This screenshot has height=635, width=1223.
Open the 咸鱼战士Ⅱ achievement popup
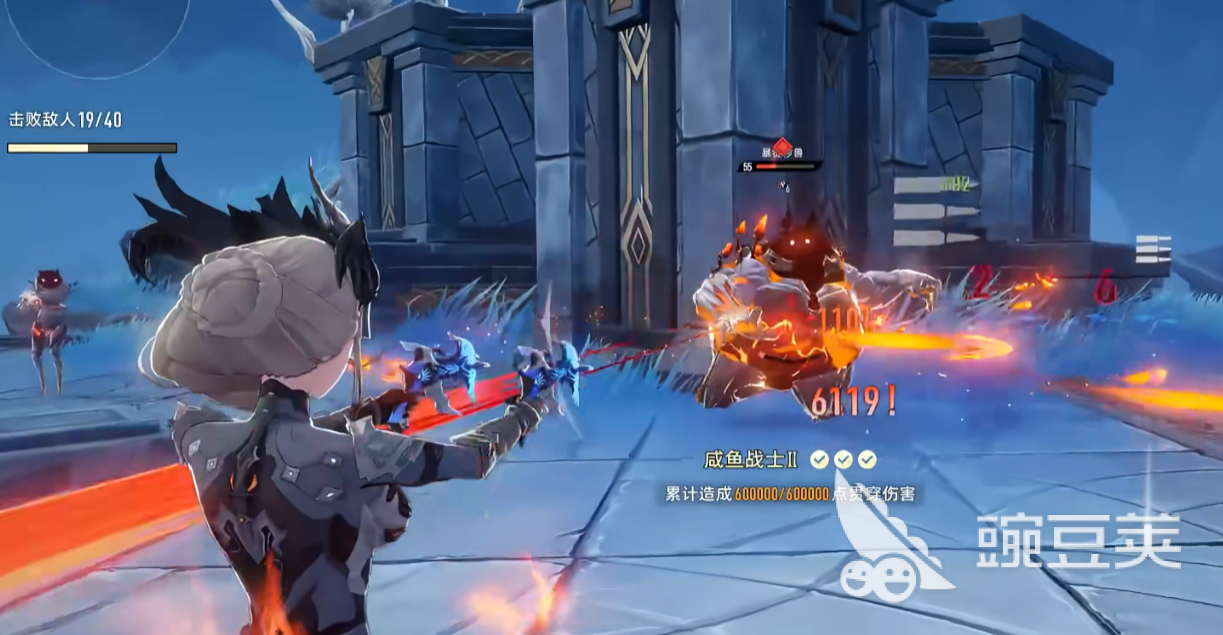[789, 474]
